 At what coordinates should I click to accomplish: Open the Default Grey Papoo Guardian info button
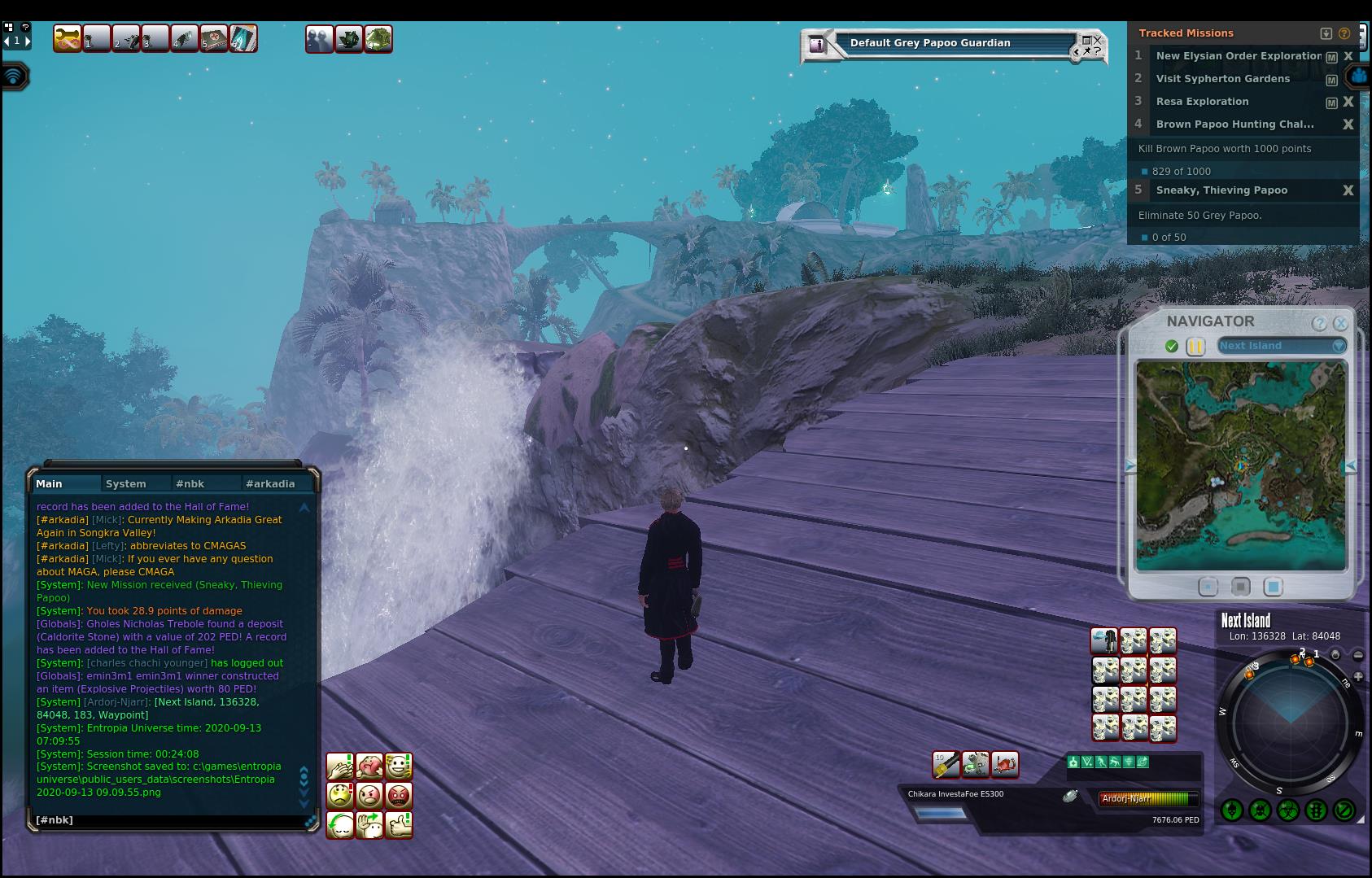coord(816,45)
